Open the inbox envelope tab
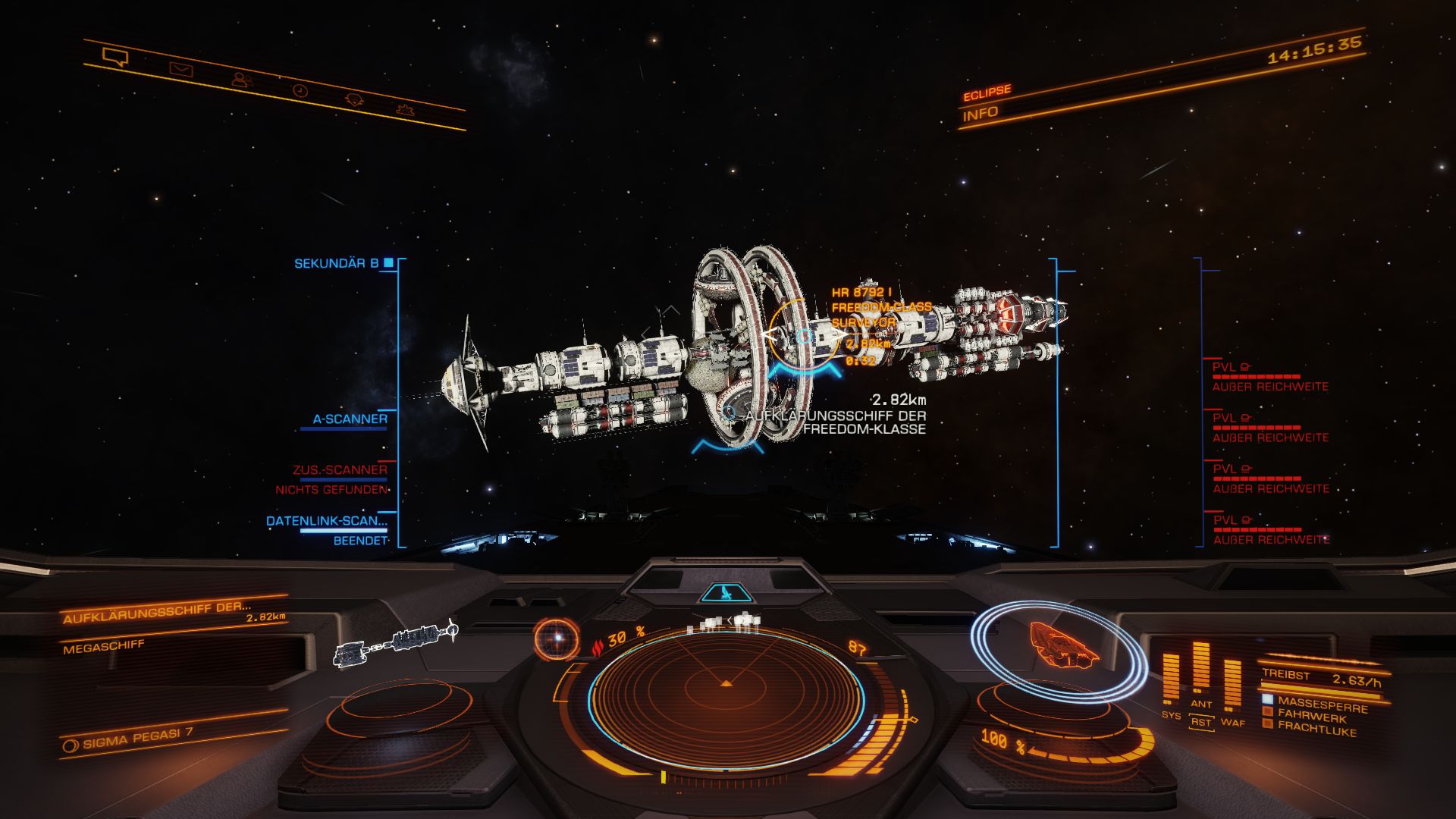 point(180,70)
